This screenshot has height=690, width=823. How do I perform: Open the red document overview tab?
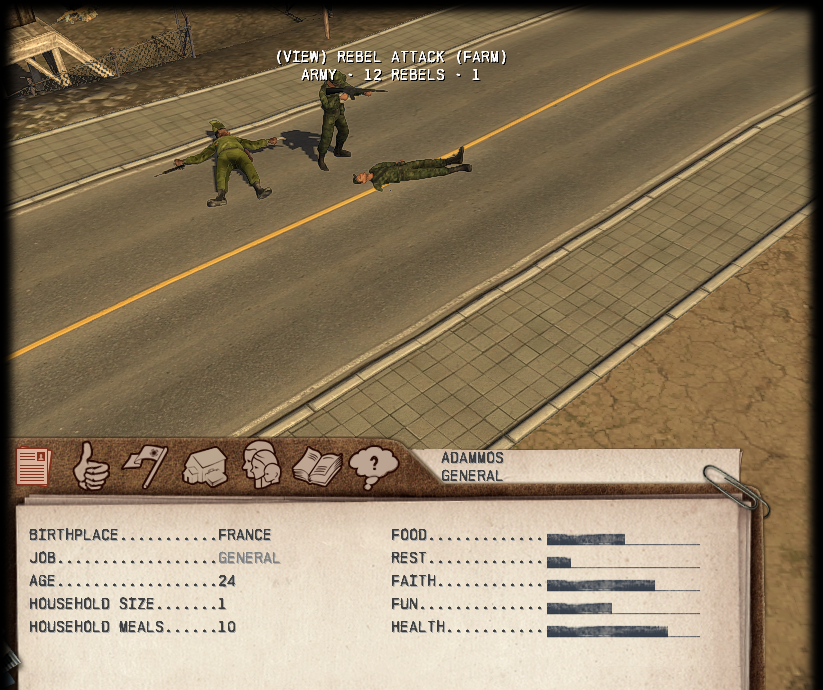point(33,466)
